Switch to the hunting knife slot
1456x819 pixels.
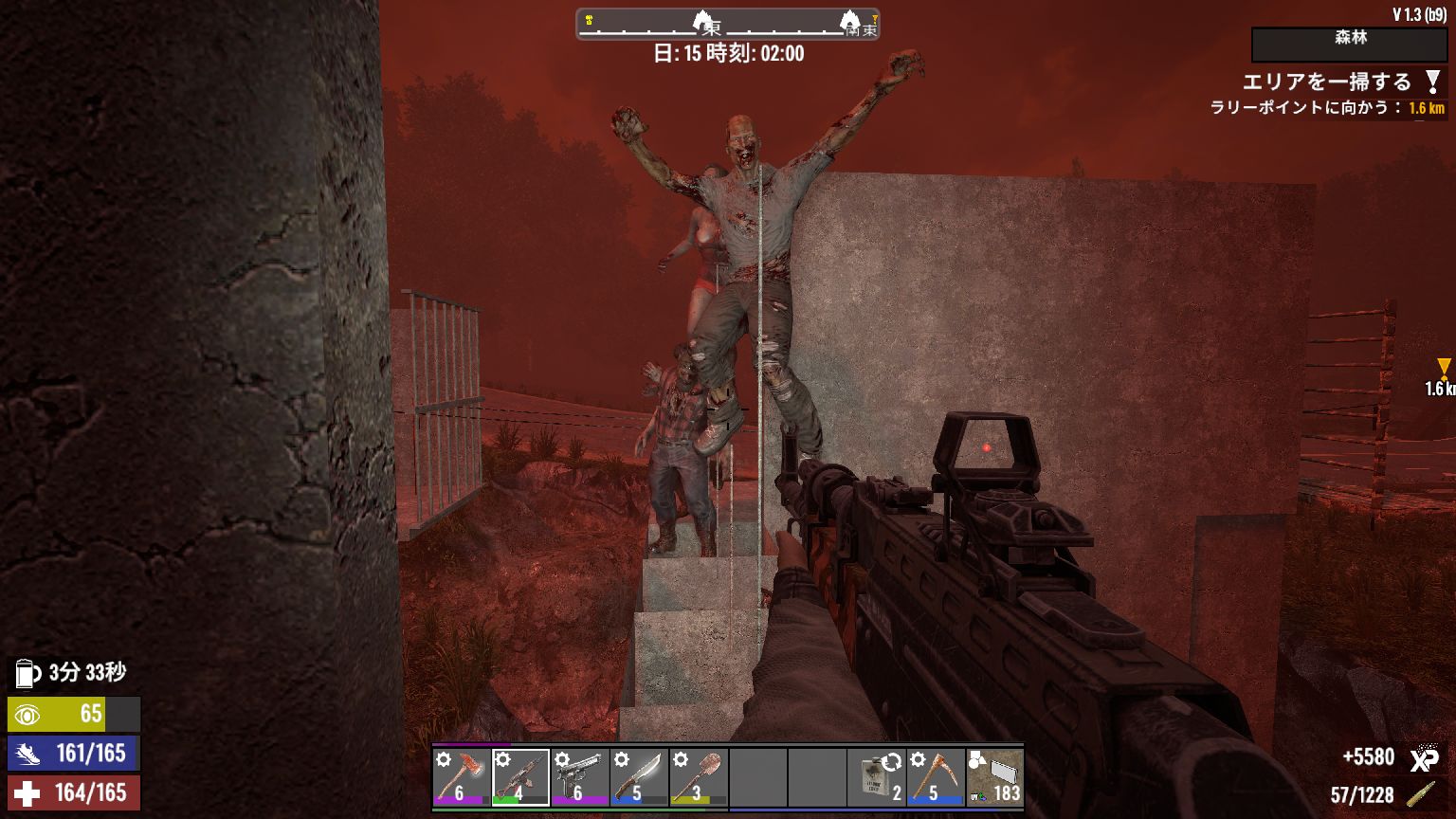(x=638, y=777)
